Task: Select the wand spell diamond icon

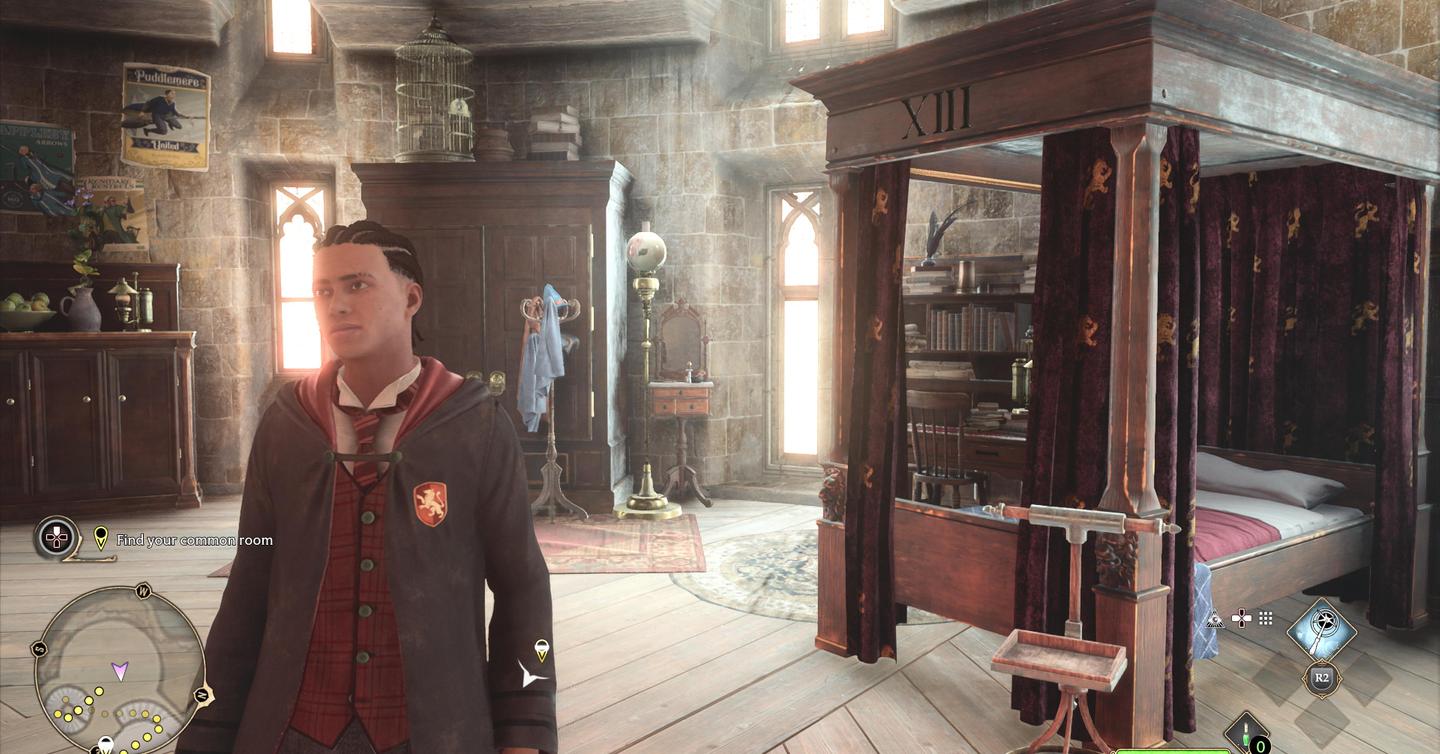Action: point(1320,627)
